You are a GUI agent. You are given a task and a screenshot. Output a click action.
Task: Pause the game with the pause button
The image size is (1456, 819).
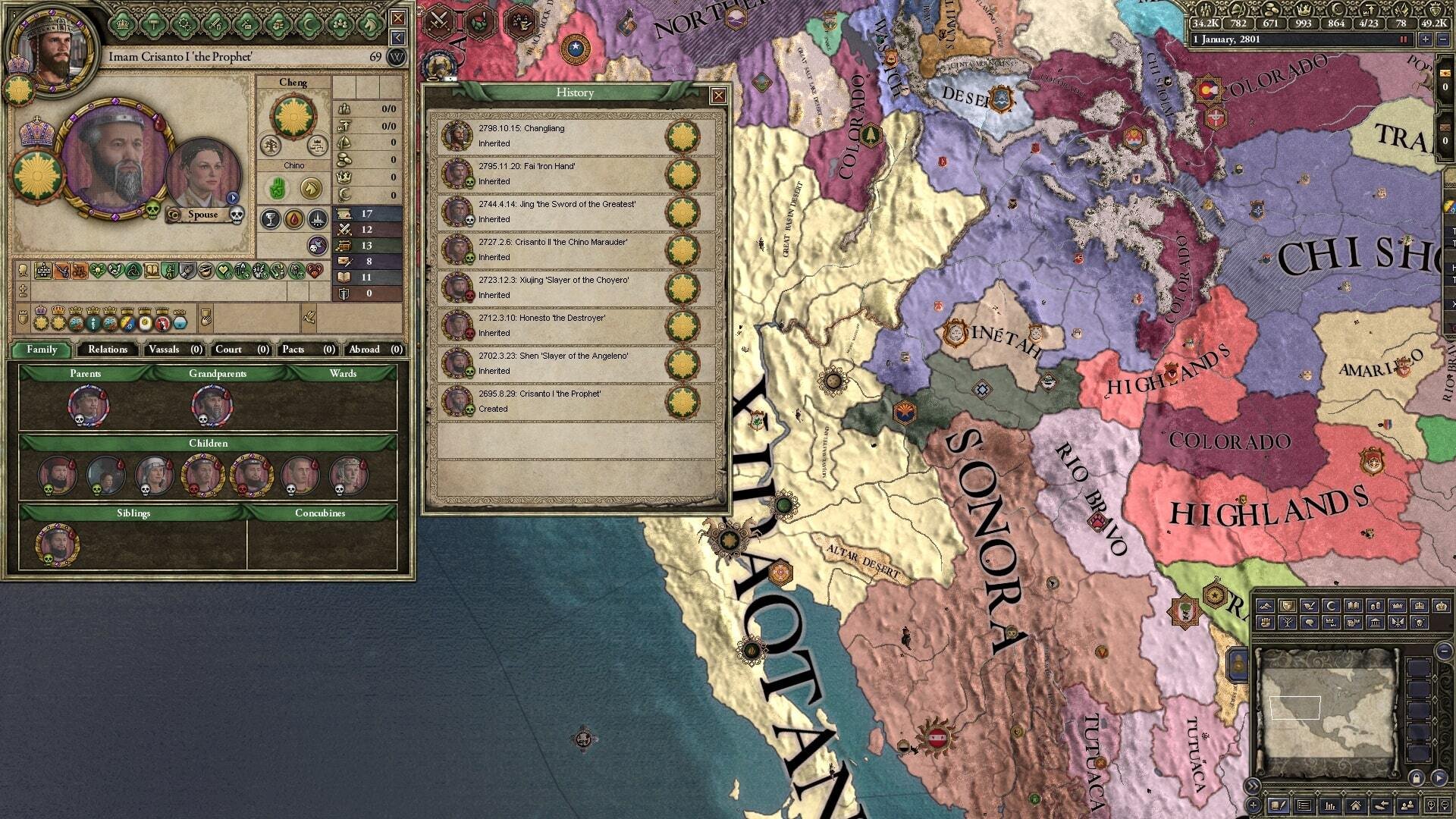1403,39
